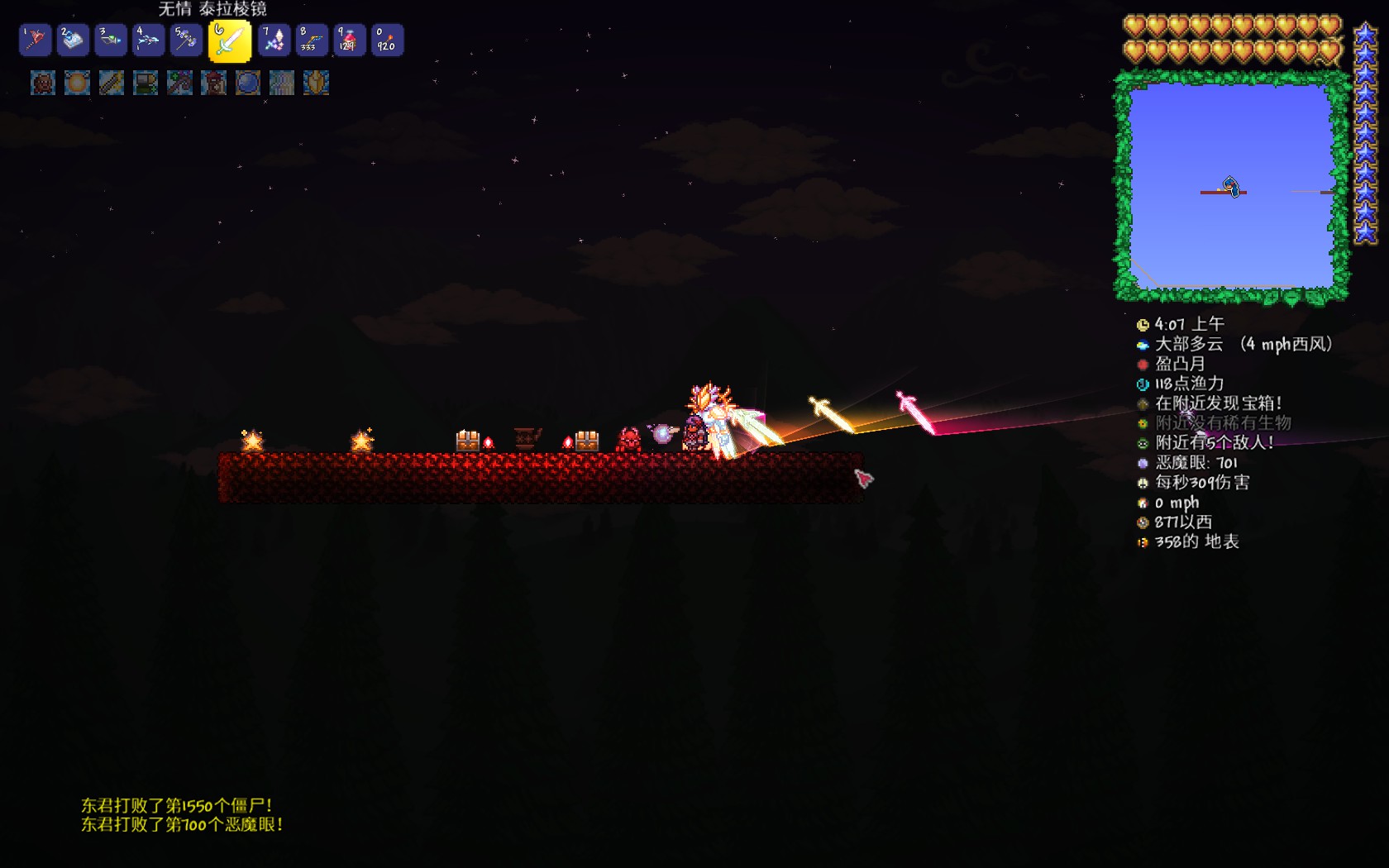Click the blue crystal ball buff icon
The height and width of the screenshot is (868, 1389).
click(247, 83)
